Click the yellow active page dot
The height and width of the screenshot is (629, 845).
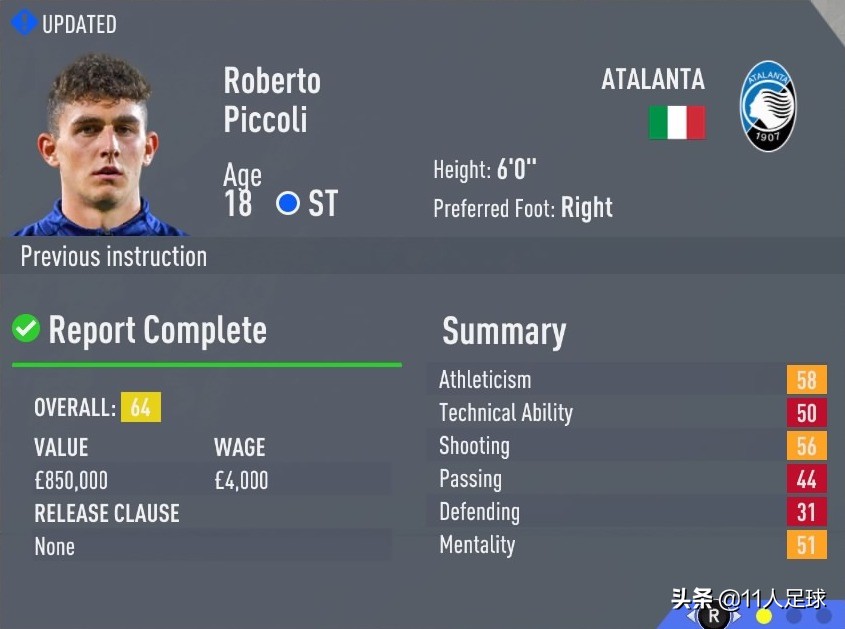click(x=764, y=616)
